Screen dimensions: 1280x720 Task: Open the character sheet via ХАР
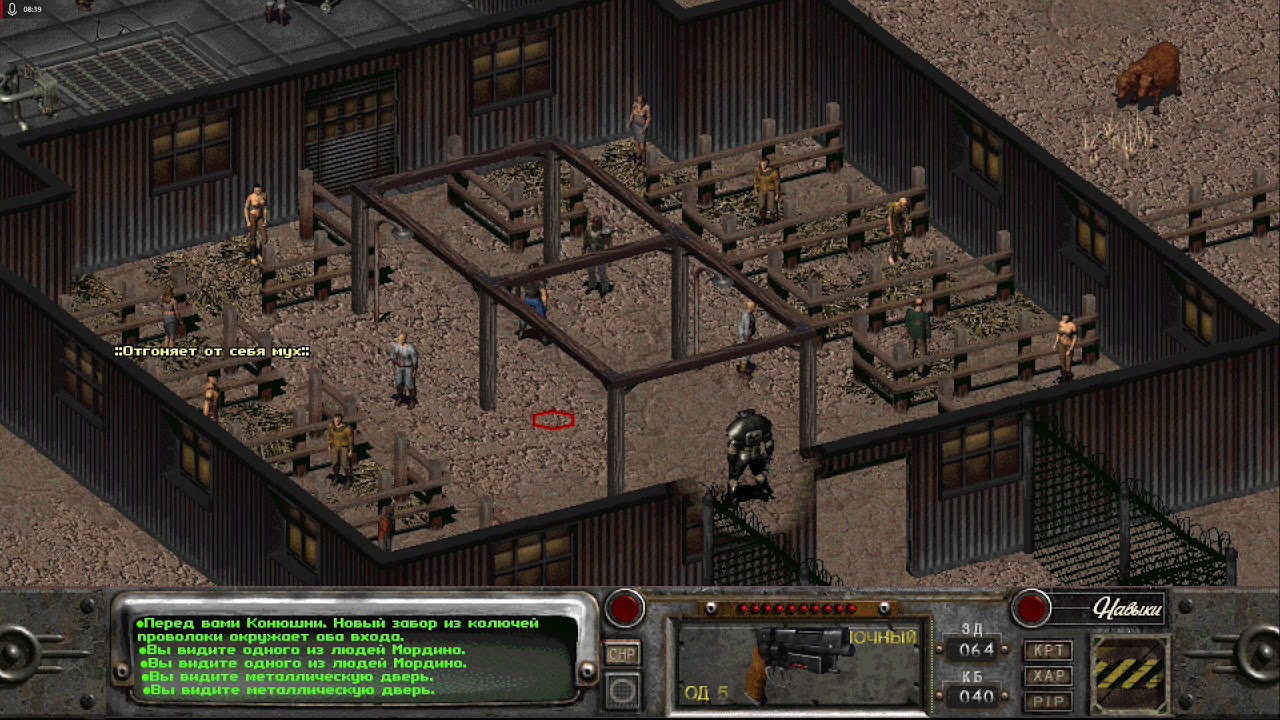pos(1049,676)
